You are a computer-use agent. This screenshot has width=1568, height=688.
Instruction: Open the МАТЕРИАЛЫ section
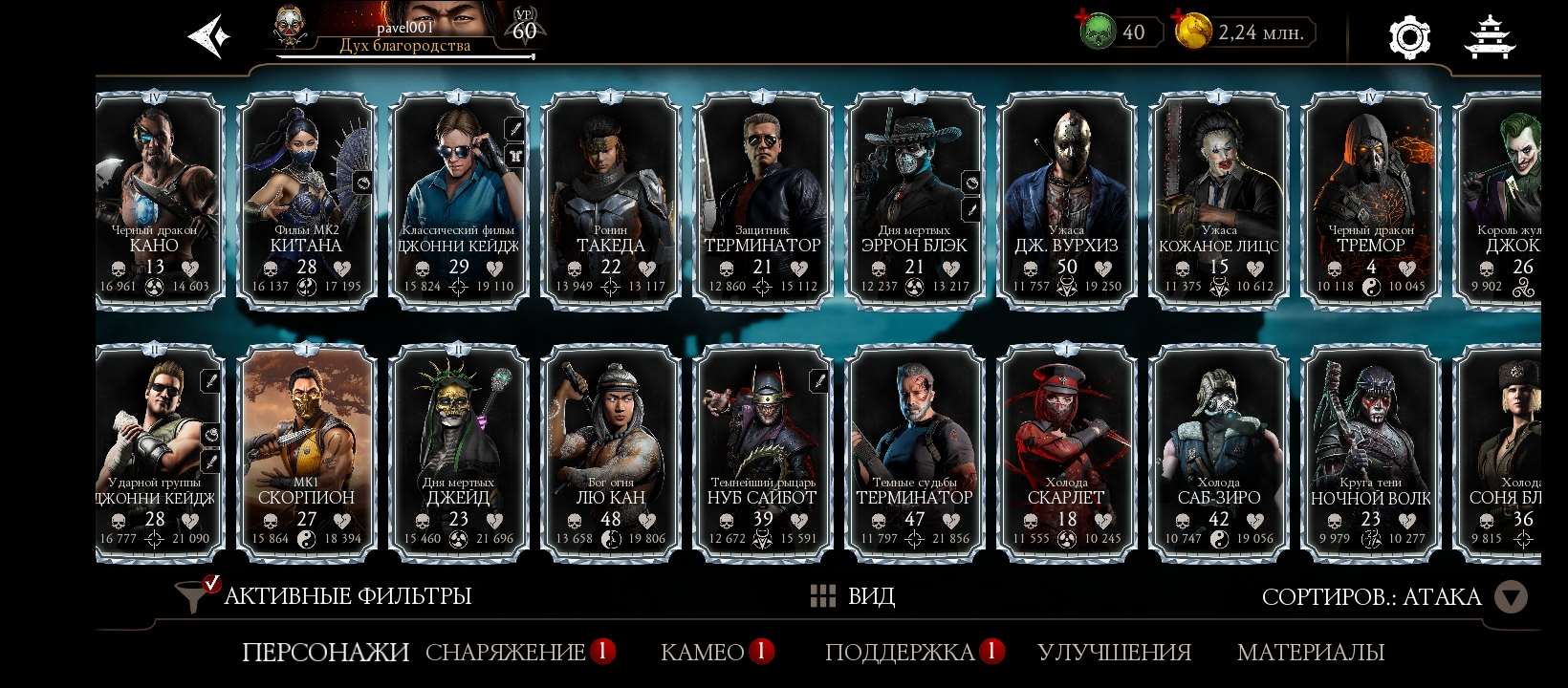[1311, 652]
